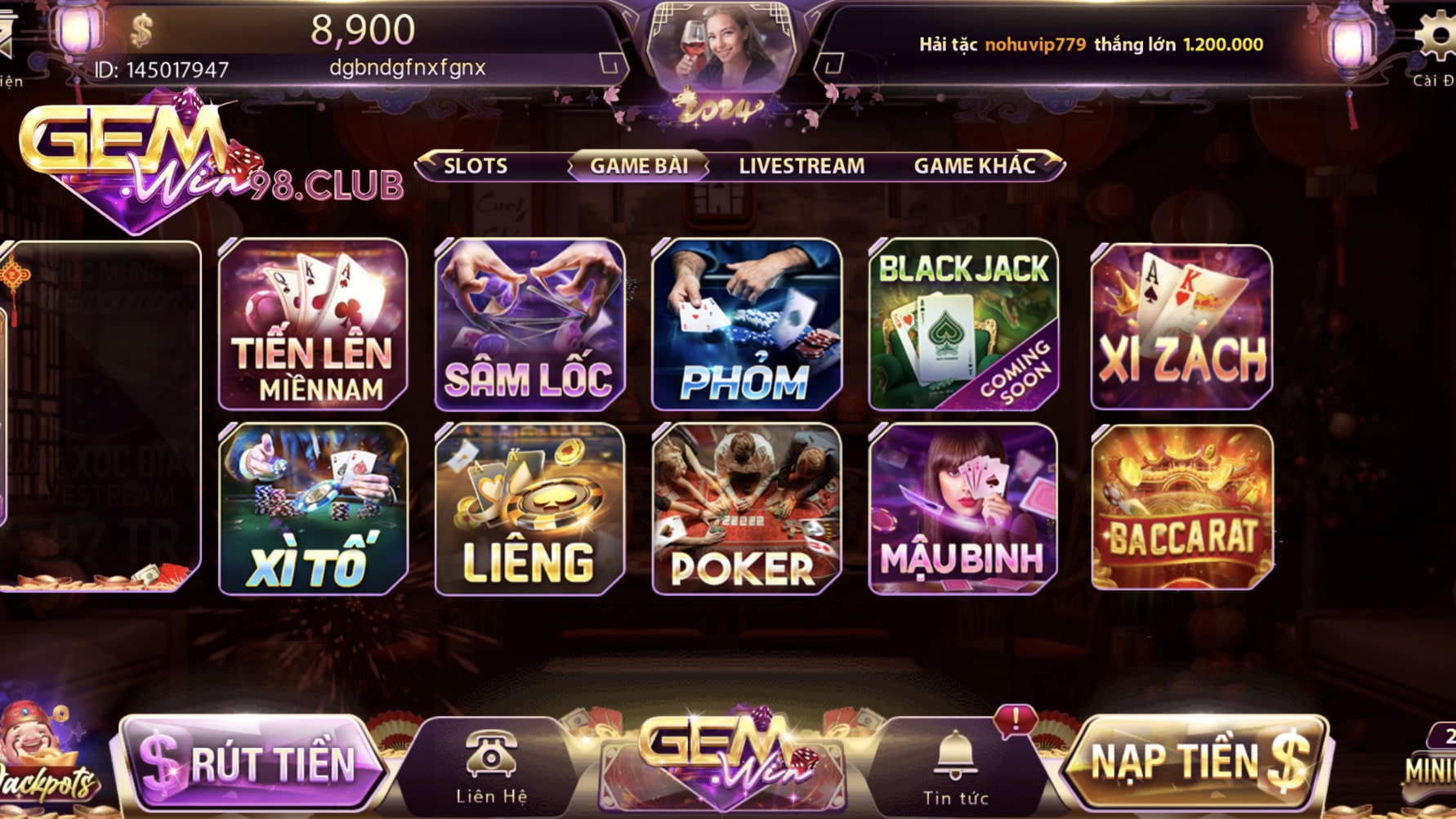Open the settings gear icon
1456x819 pixels.
pos(1436,38)
